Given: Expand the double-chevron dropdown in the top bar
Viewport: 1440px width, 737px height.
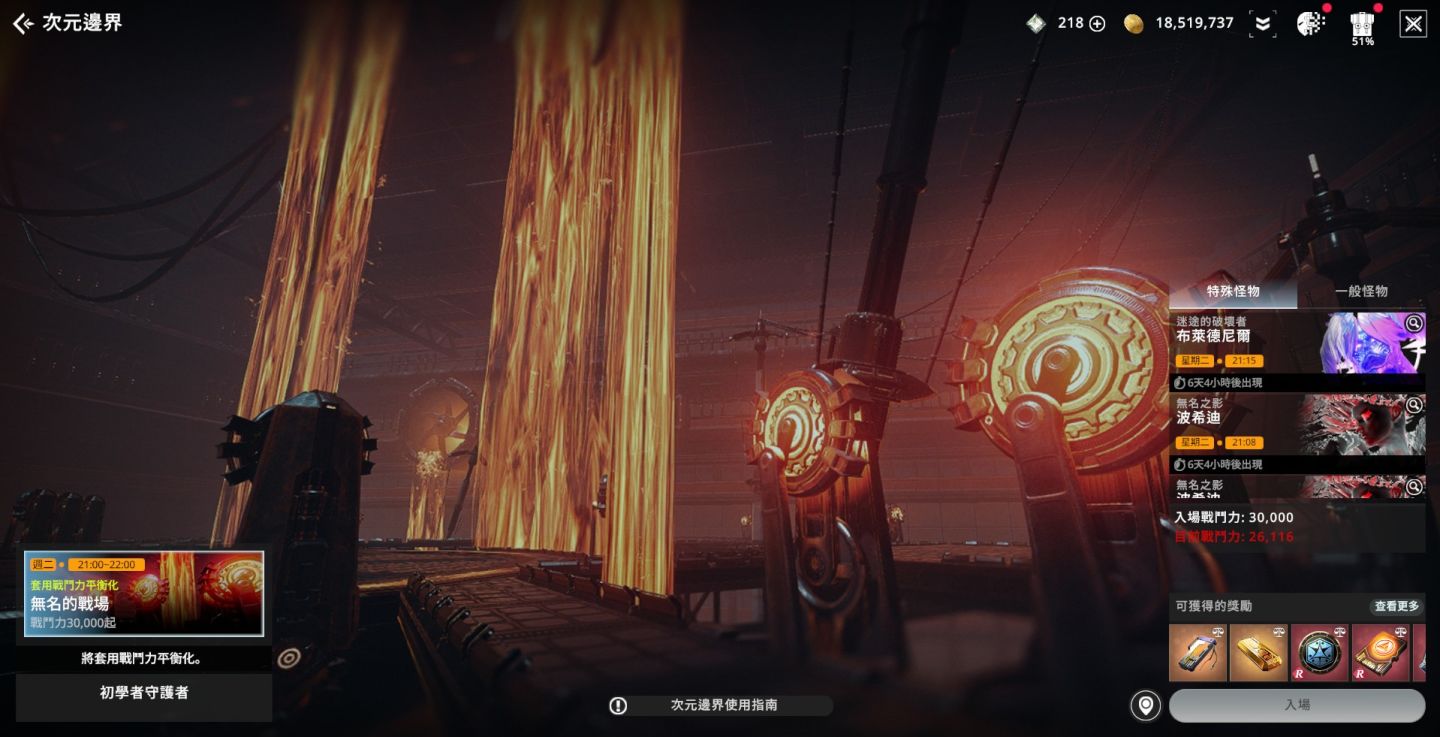Looking at the screenshot, I should click(x=1263, y=24).
